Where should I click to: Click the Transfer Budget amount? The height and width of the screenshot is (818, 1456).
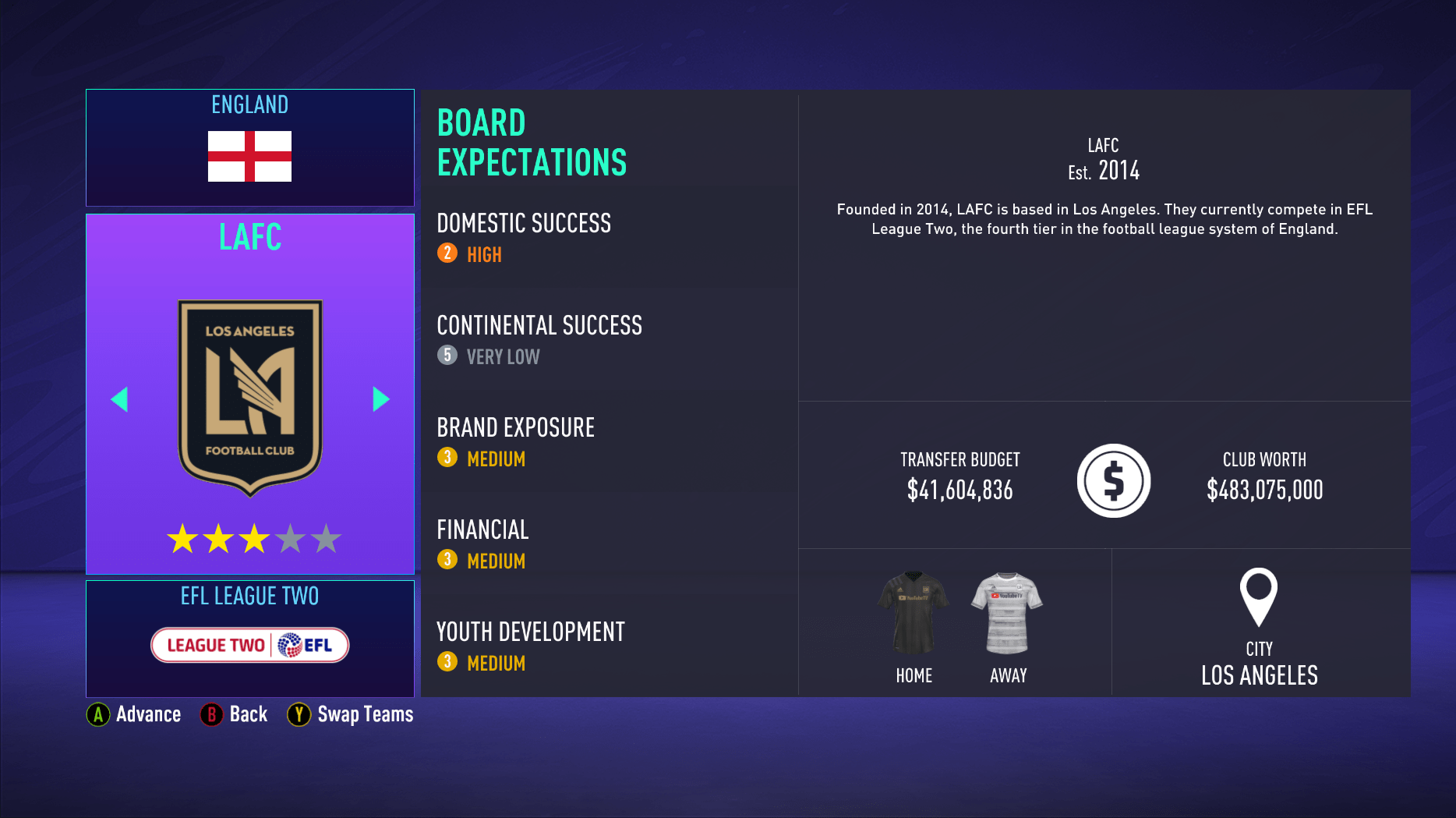click(959, 490)
